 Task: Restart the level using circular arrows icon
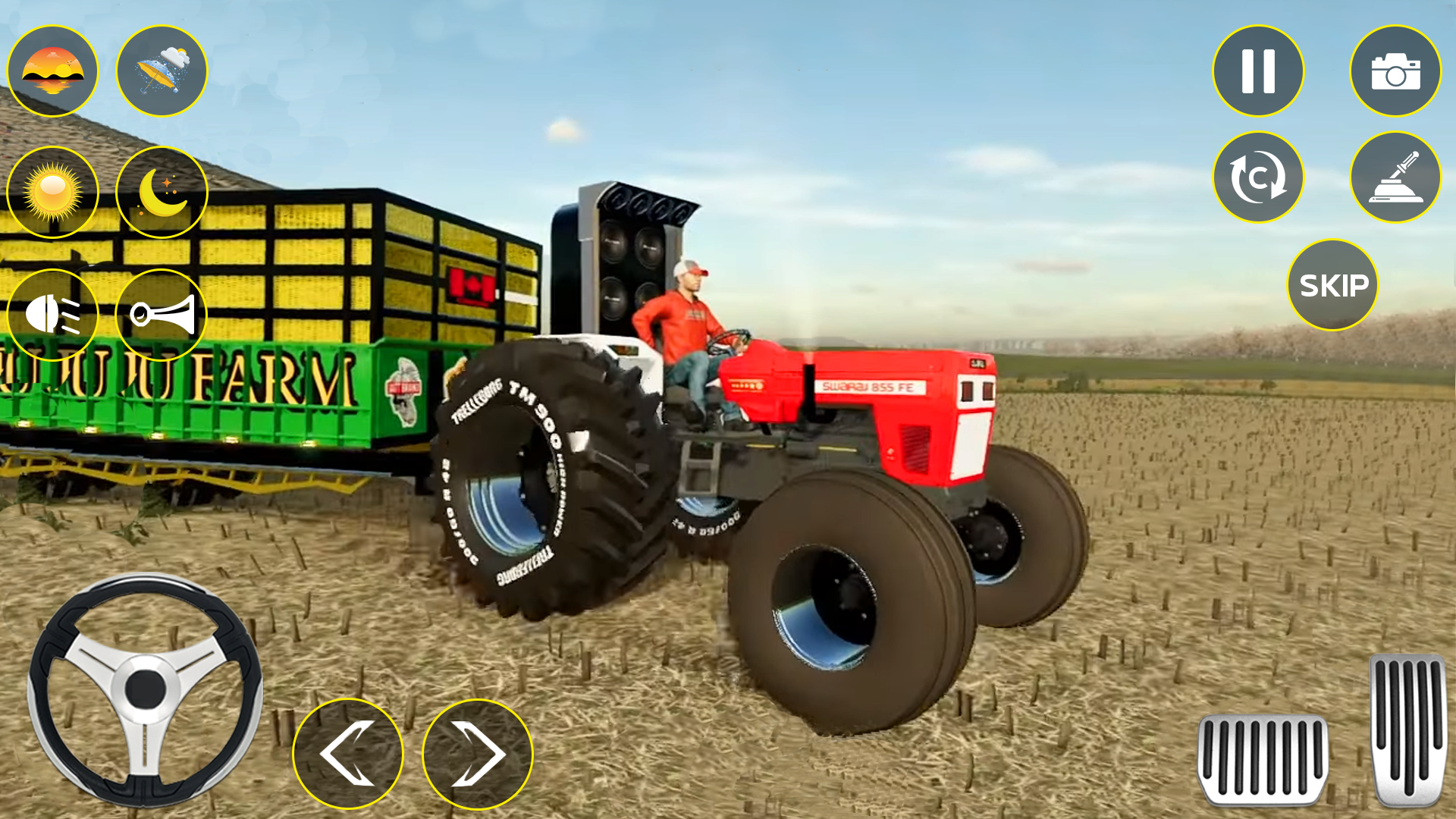(x=1258, y=177)
